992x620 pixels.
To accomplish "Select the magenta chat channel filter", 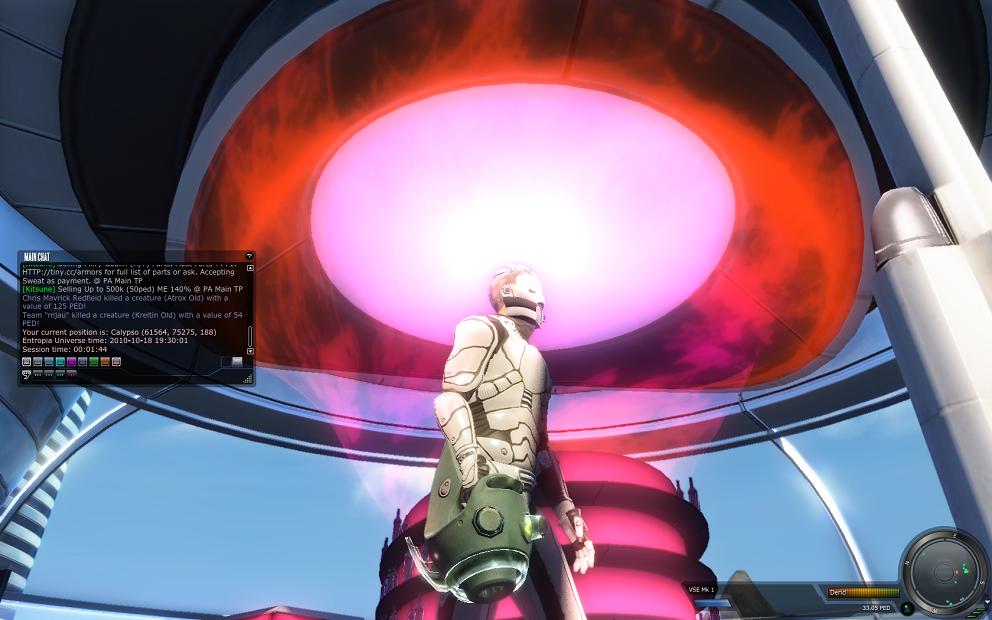I will pyautogui.click(x=72, y=362).
